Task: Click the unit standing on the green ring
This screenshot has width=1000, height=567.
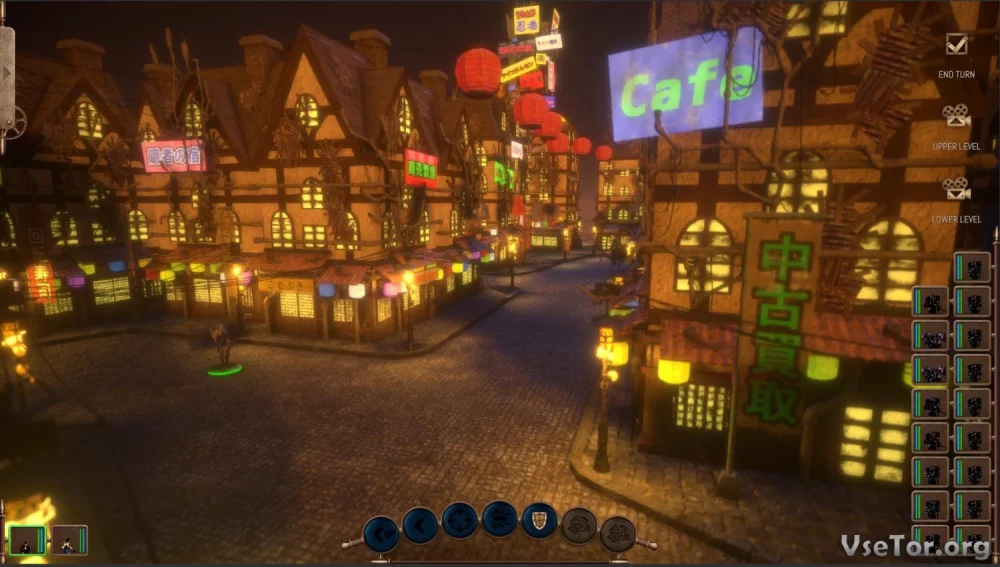Action: click(x=222, y=347)
